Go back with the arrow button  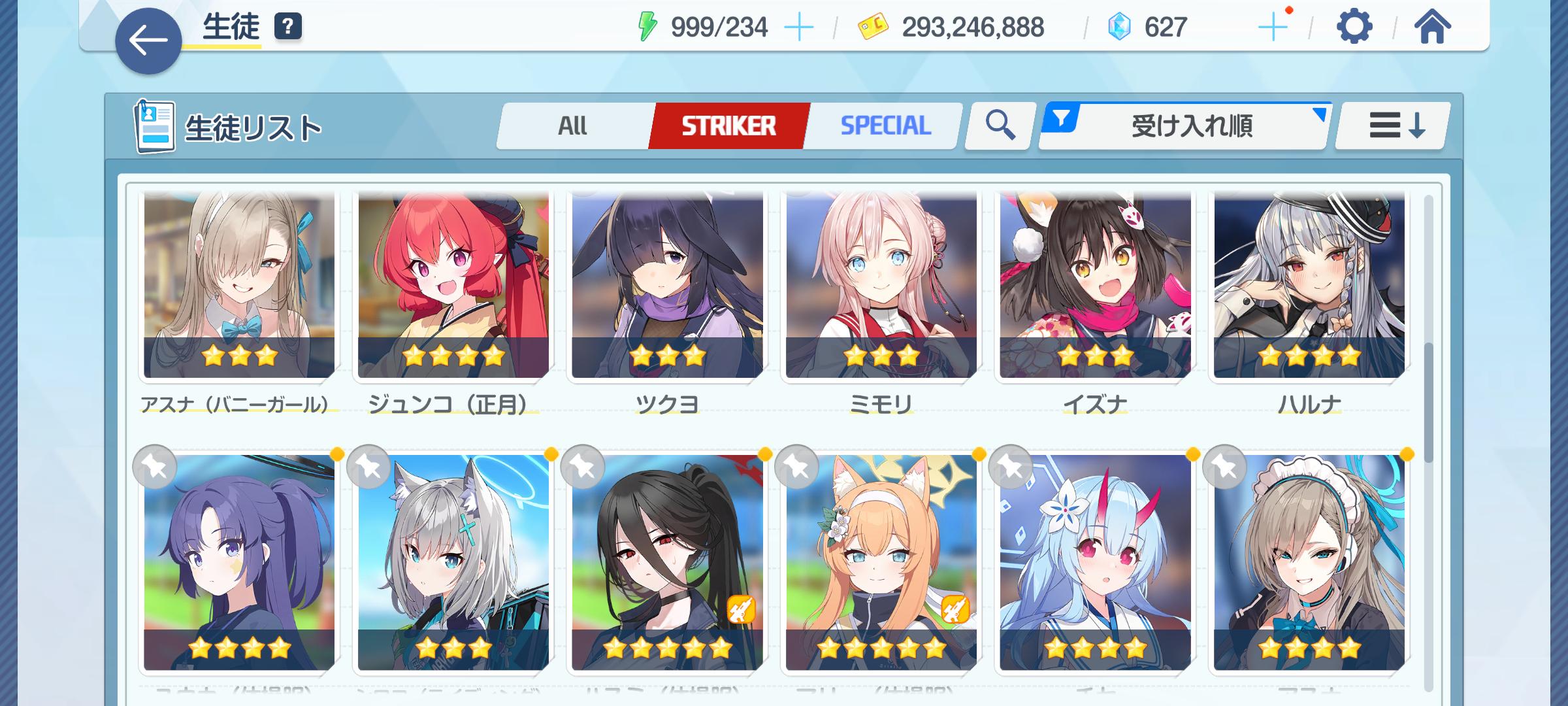click(148, 41)
